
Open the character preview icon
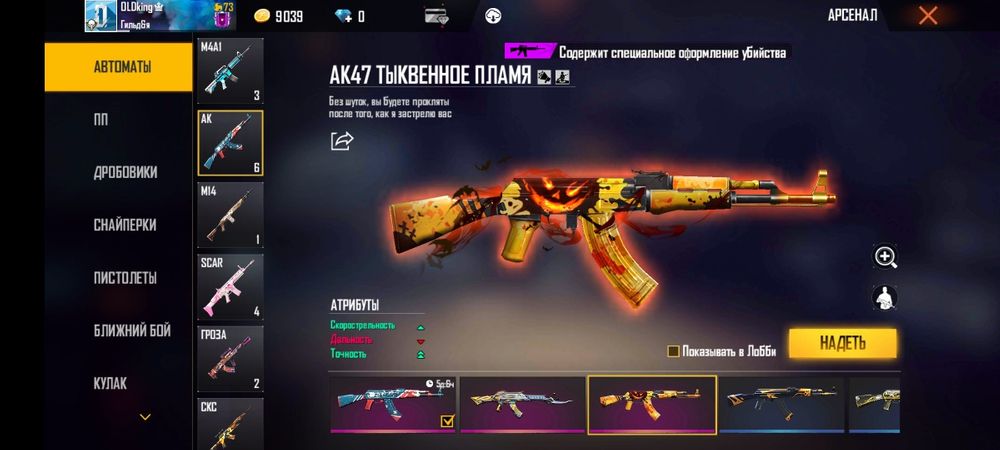click(x=885, y=298)
